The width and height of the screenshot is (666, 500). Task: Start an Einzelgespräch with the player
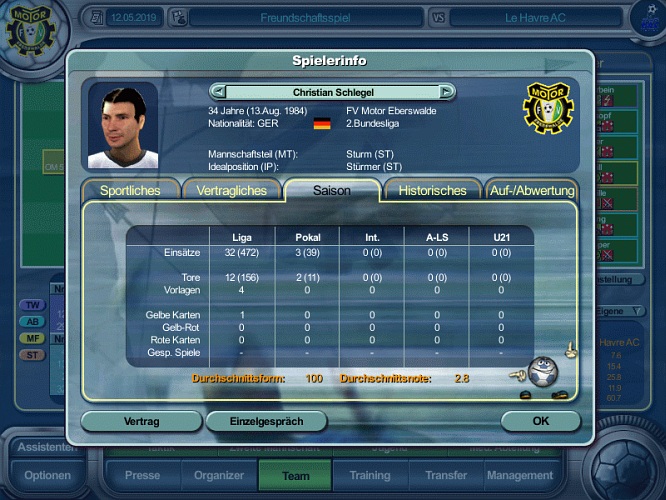267,421
